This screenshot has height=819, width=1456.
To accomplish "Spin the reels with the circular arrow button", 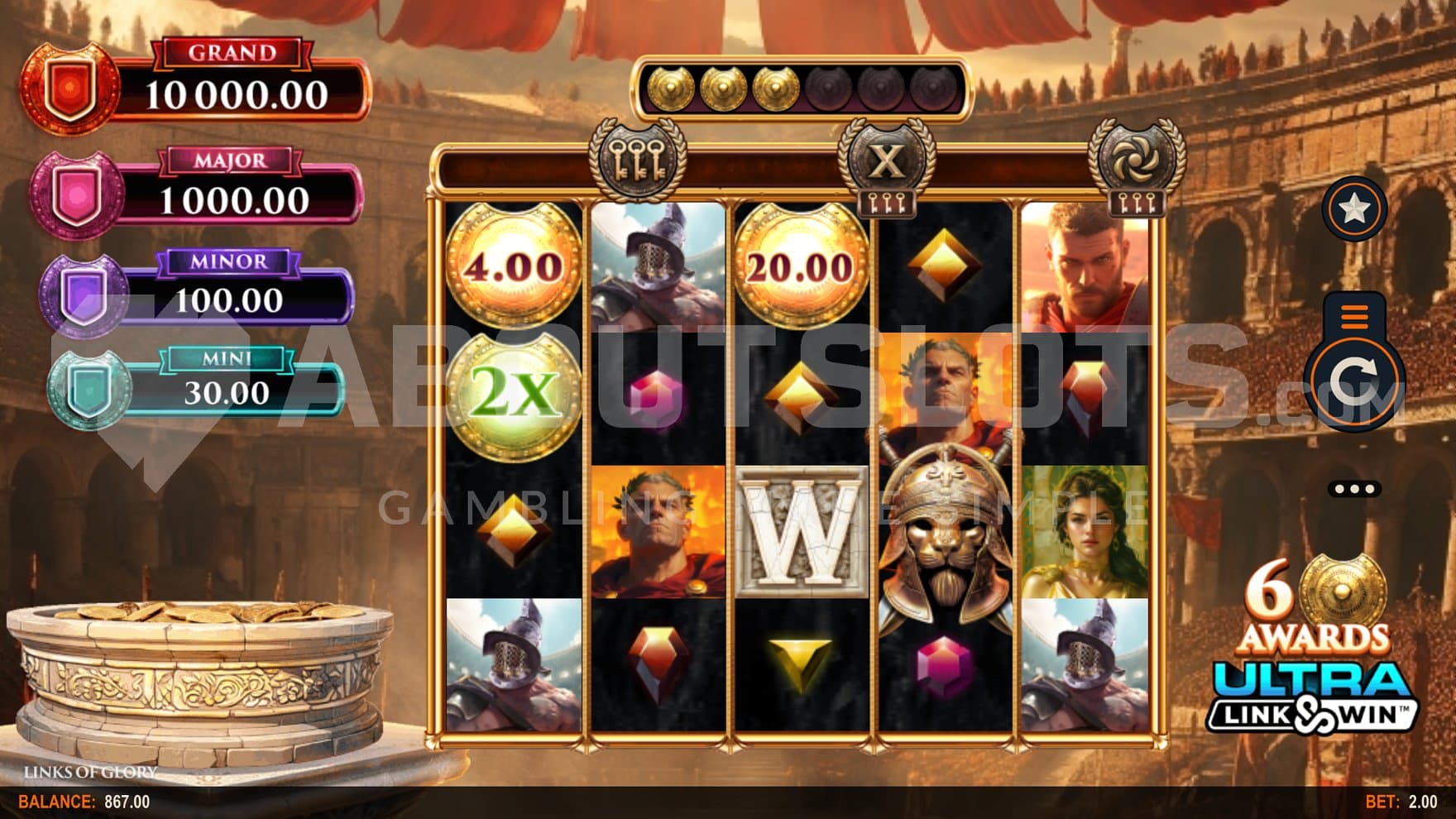I will tap(1353, 382).
